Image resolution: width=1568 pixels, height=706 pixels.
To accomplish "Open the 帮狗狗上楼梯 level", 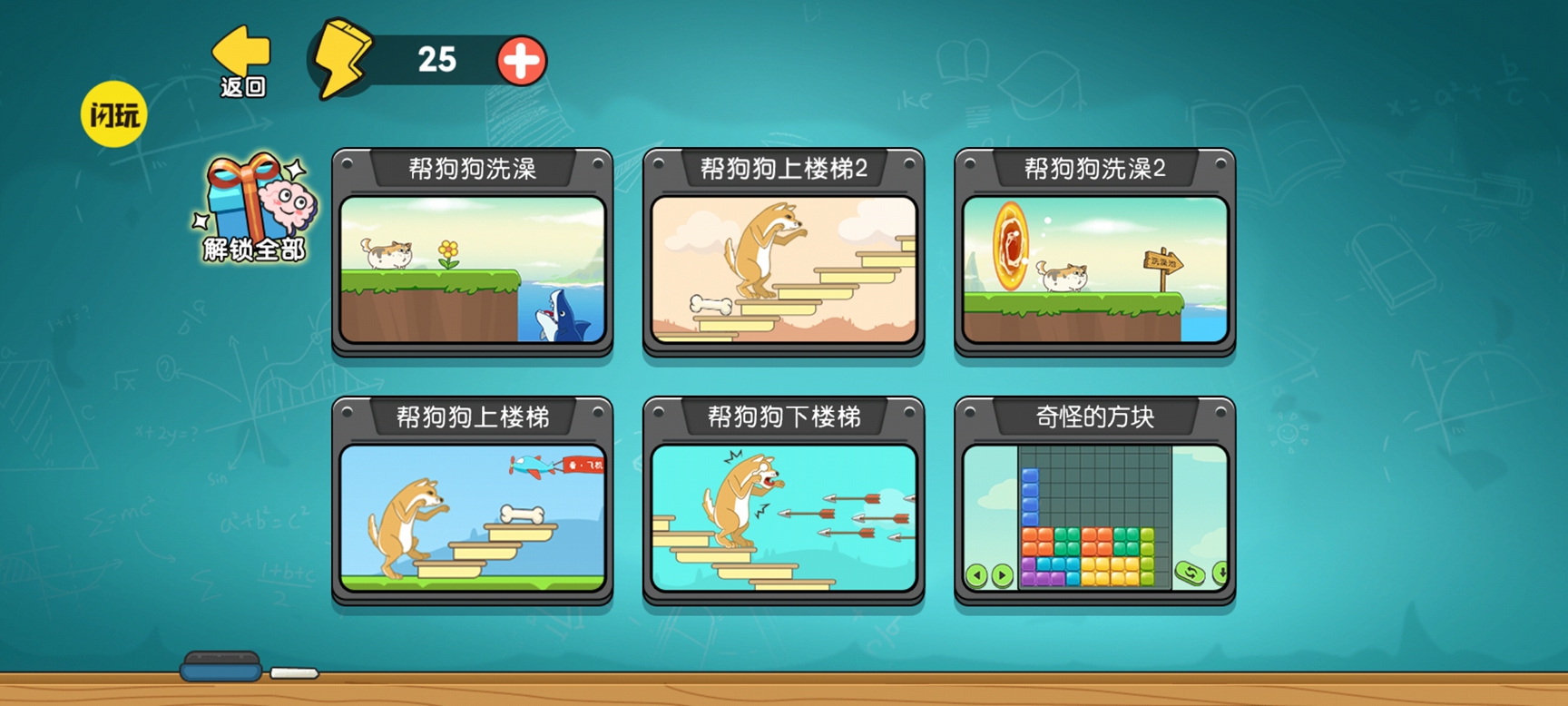I will 472,519.
